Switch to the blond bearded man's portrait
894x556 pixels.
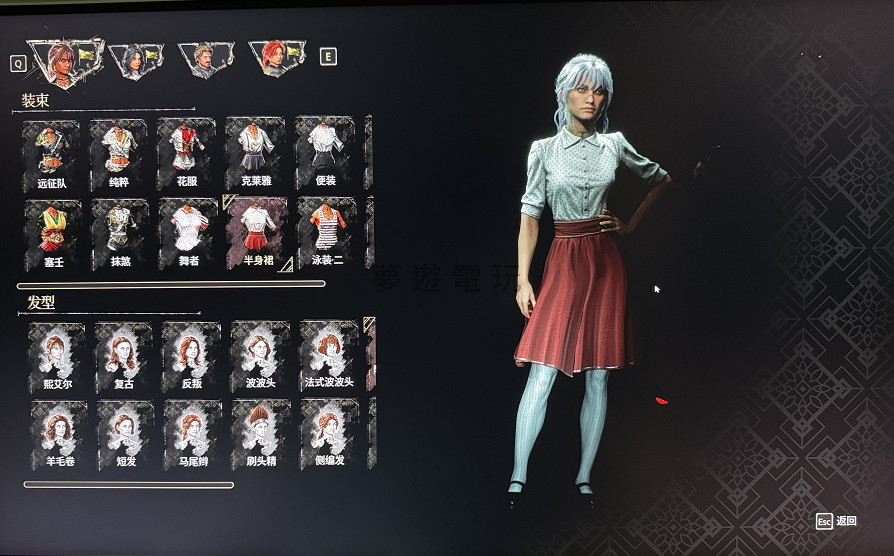[205, 60]
